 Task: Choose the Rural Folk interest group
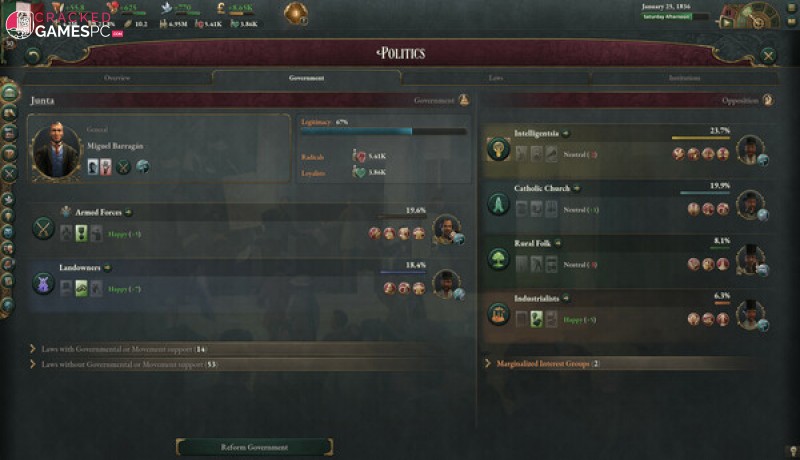[x=532, y=243]
